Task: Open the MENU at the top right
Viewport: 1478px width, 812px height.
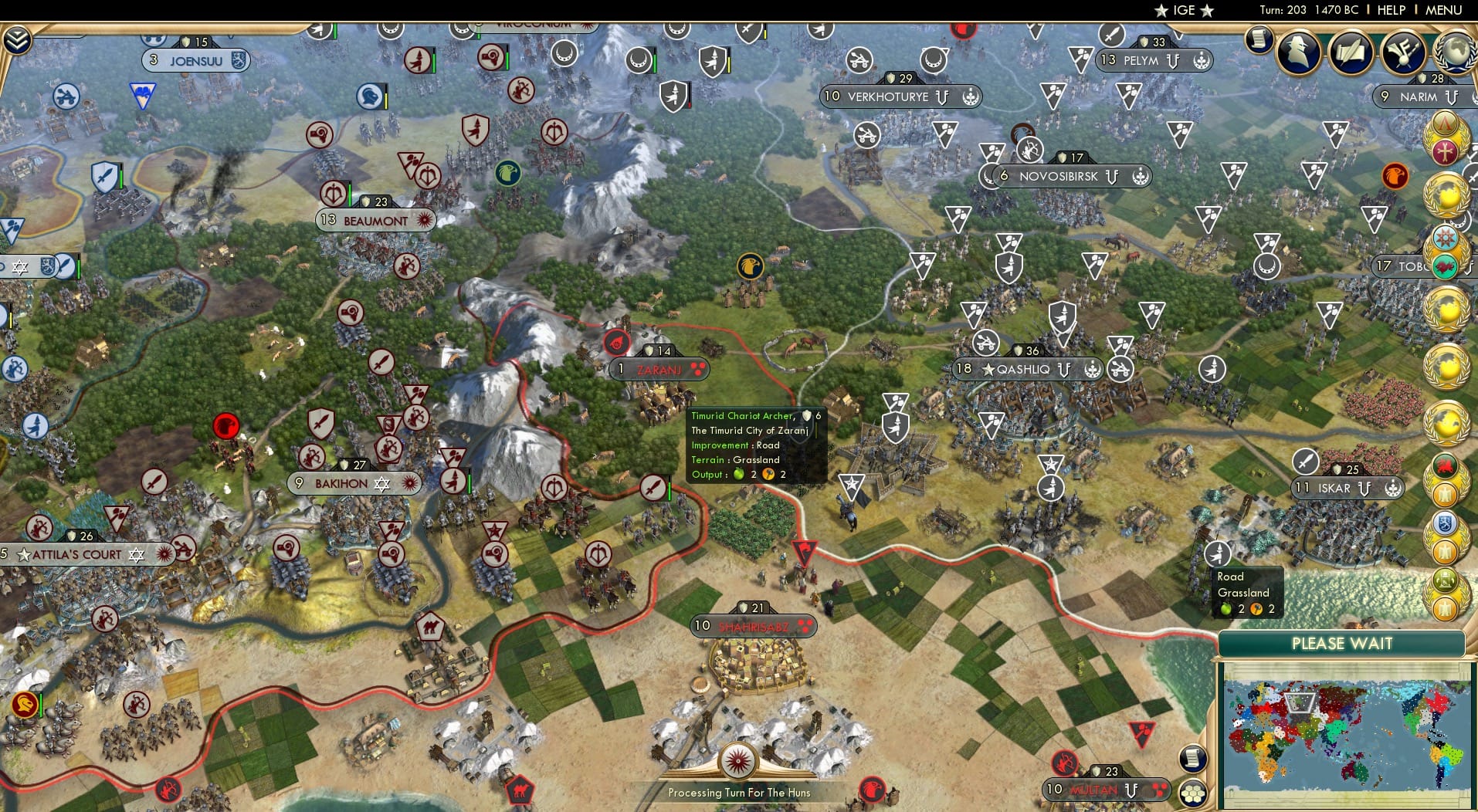Action: point(1441,10)
